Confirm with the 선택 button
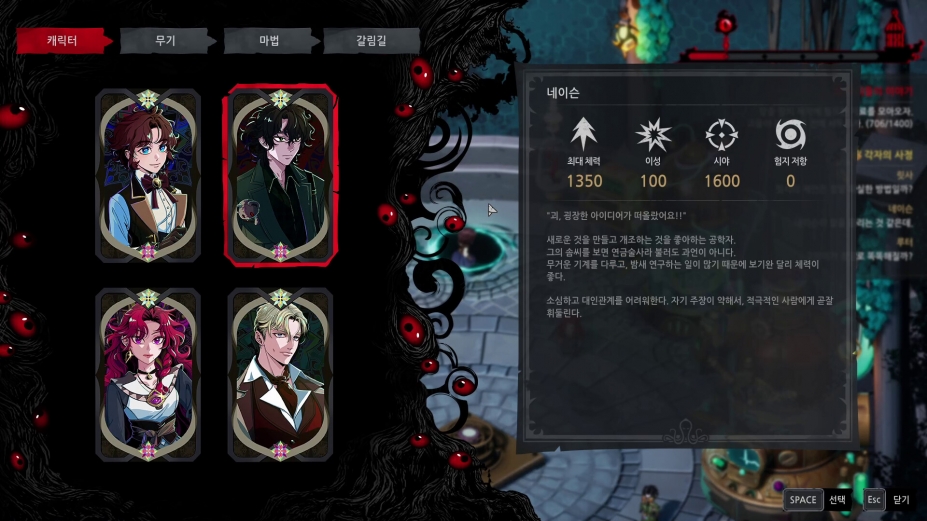This screenshot has width=927, height=521. [x=817, y=499]
